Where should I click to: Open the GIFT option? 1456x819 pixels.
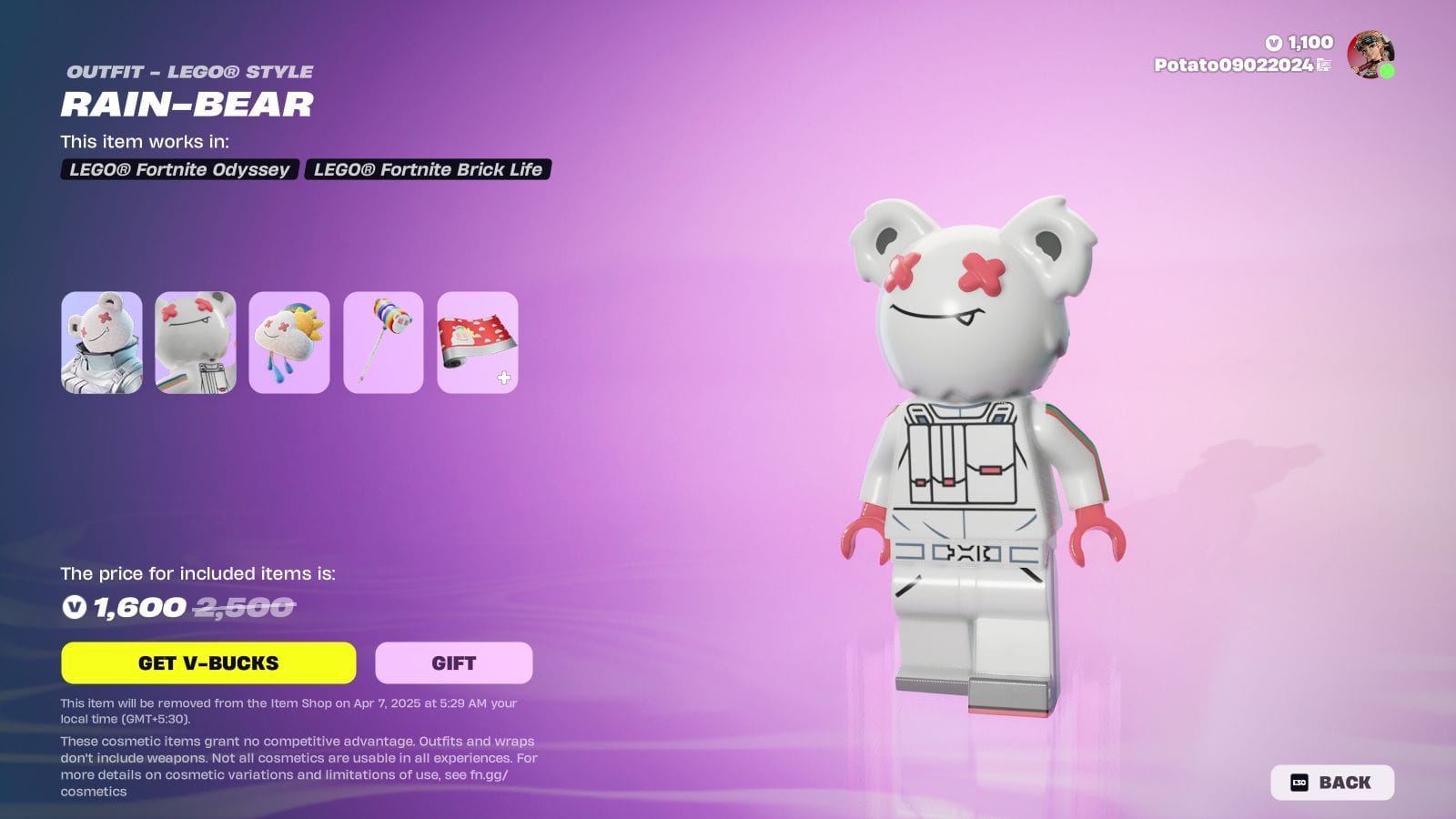(x=453, y=662)
